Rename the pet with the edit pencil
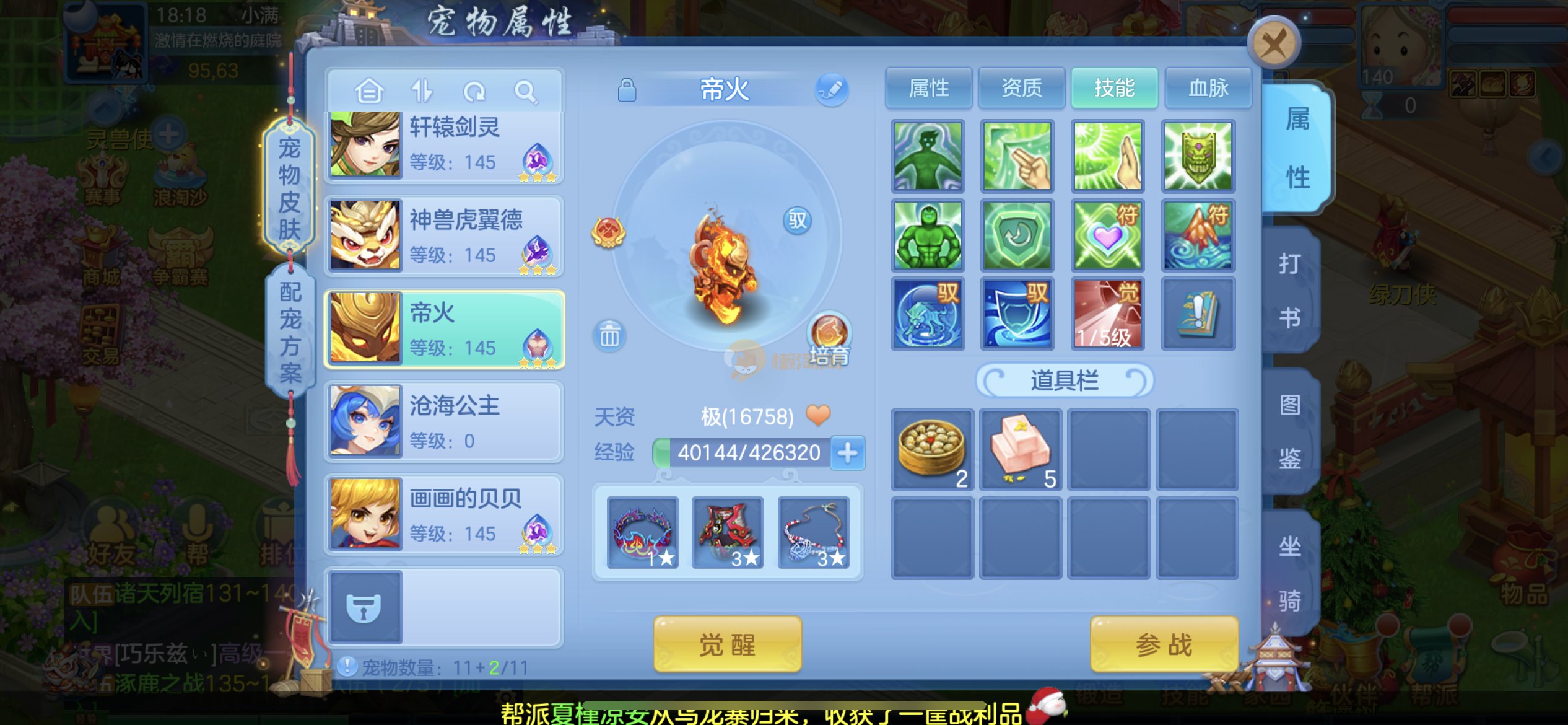The height and width of the screenshot is (725, 1568). coord(831,89)
